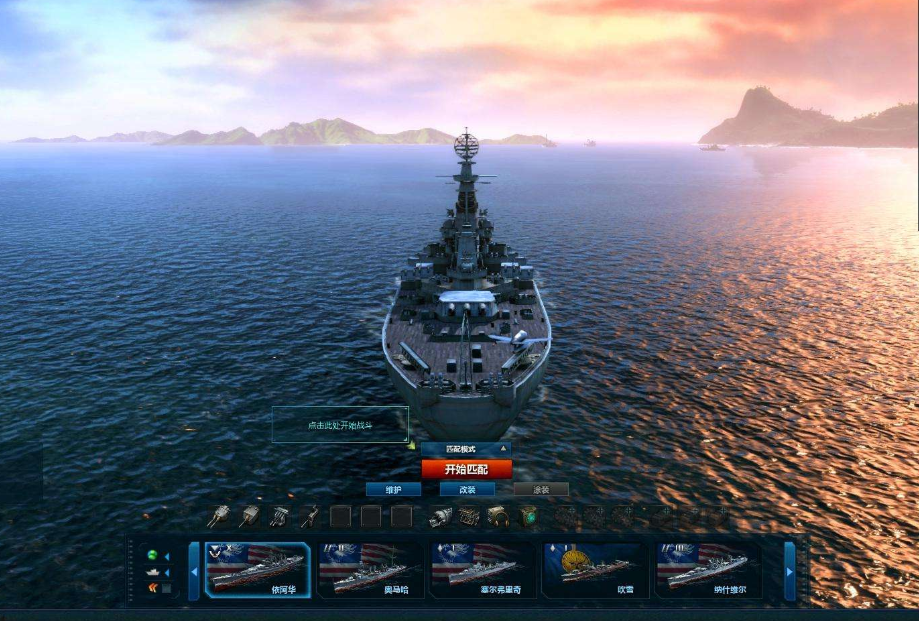This screenshot has height=621, width=919.
Task: Toggle the ship type filter icon
Action: pos(153,572)
